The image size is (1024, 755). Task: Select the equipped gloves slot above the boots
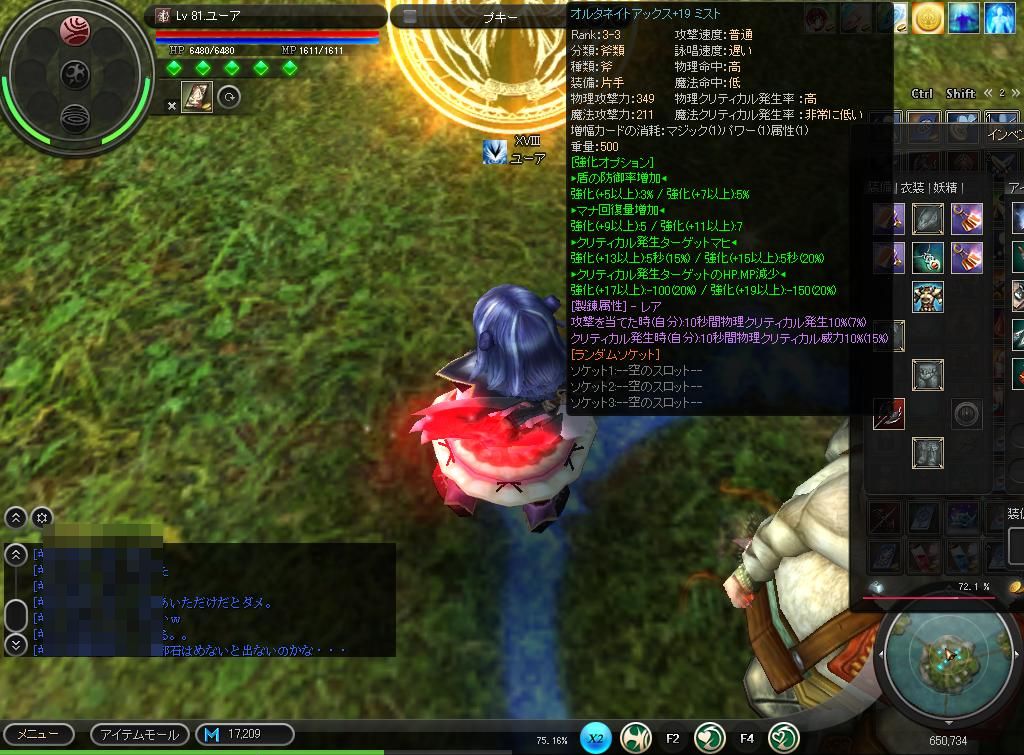(x=928, y=375)
